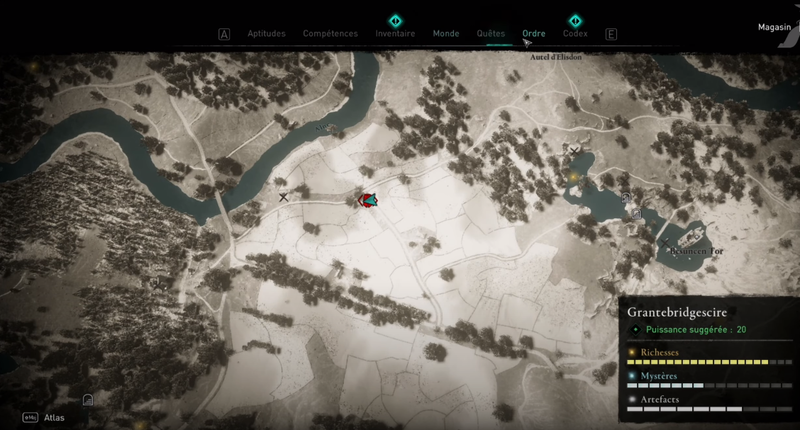Select the Monde tab
Image resolution: width=800 pixels, height=430 pixels.
pos(446,33)
